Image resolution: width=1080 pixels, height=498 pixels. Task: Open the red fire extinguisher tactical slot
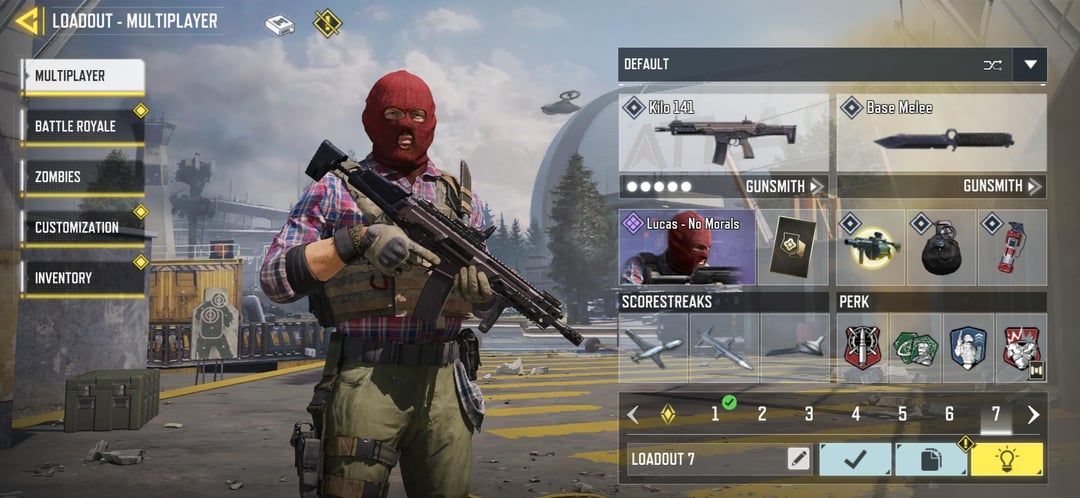pos(1012,247)
